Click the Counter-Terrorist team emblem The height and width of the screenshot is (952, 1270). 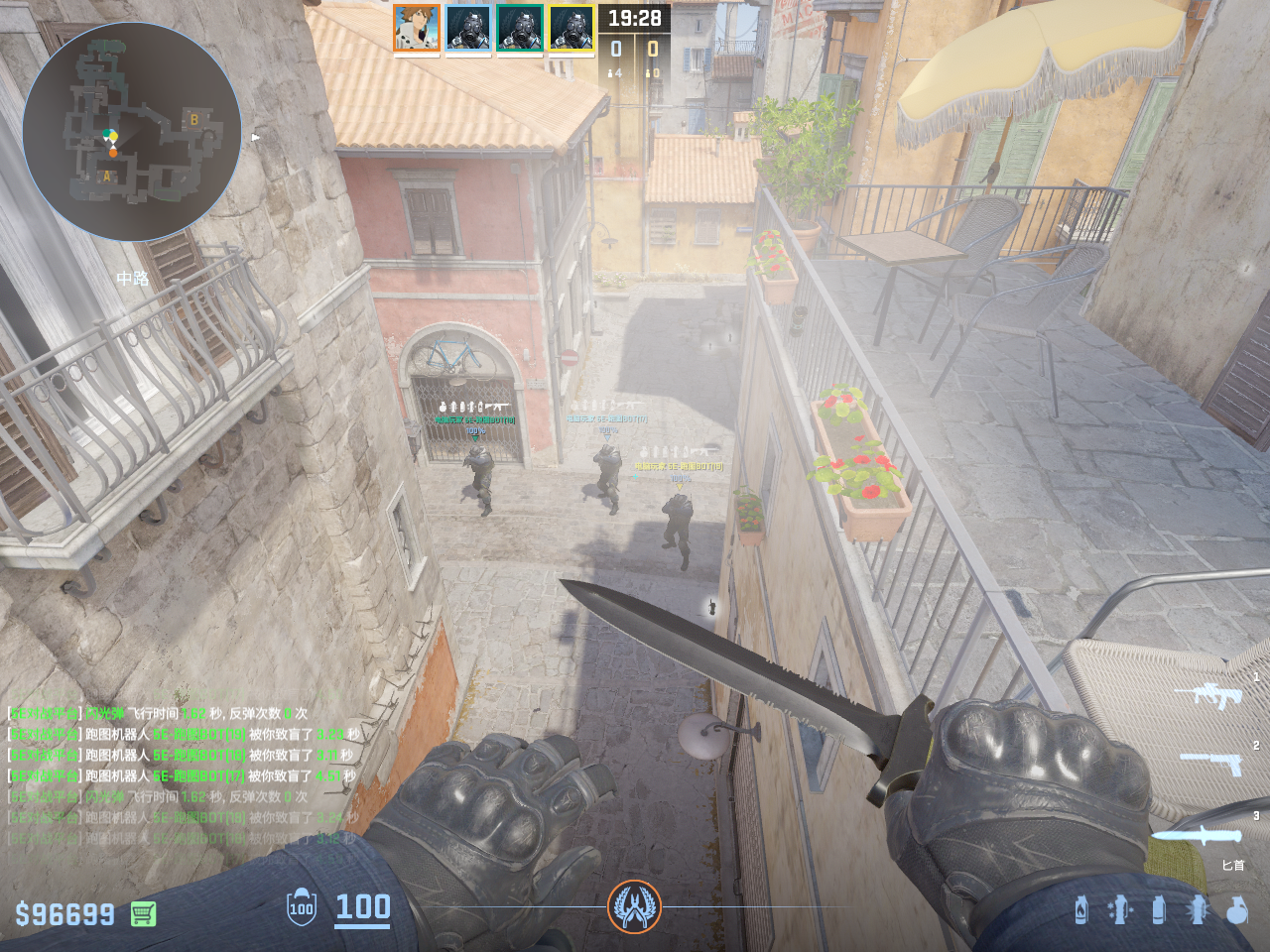(x=634, y=905)
